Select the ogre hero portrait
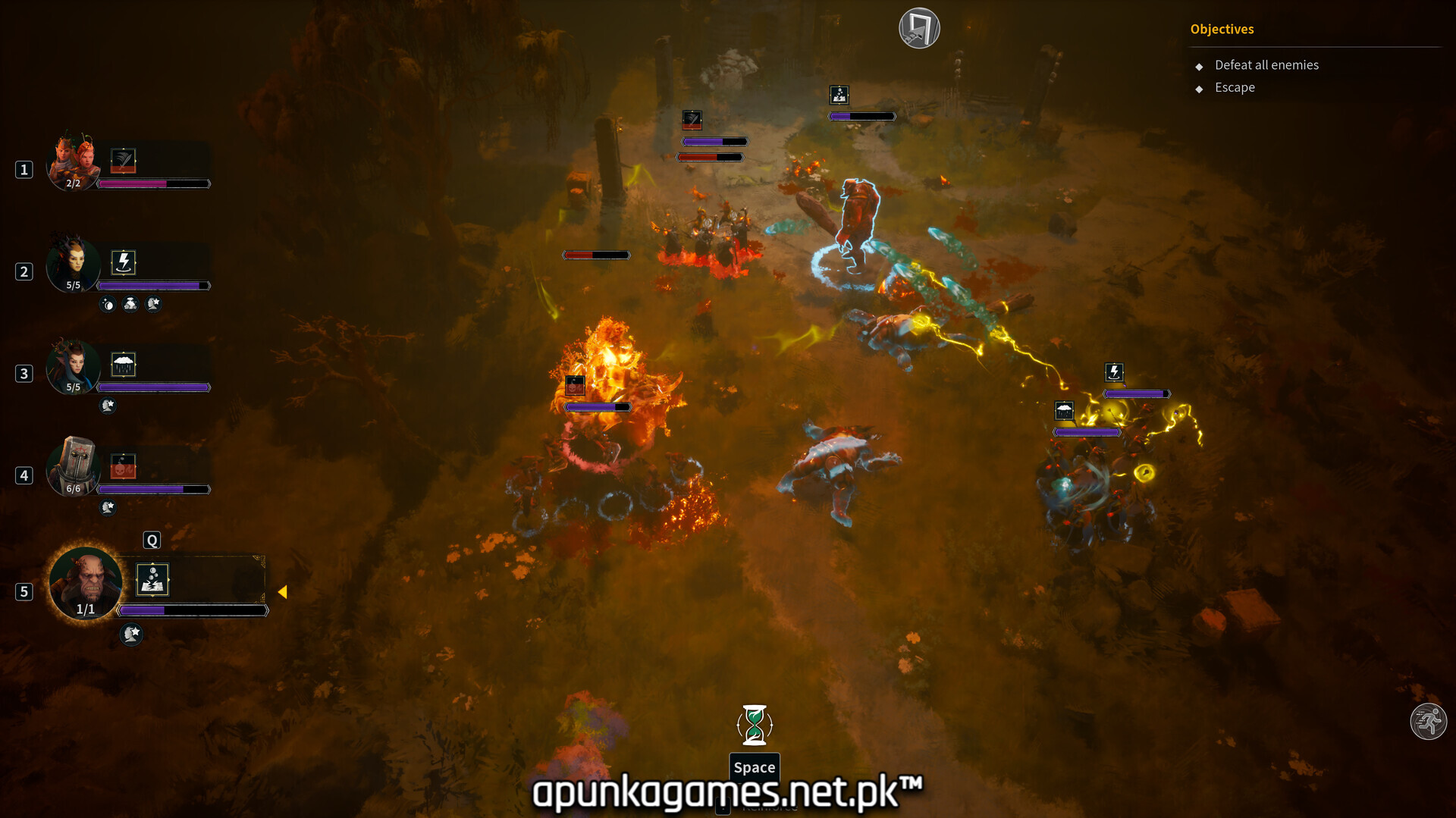This screenshot has width=1456, height=818. point(86,584)
